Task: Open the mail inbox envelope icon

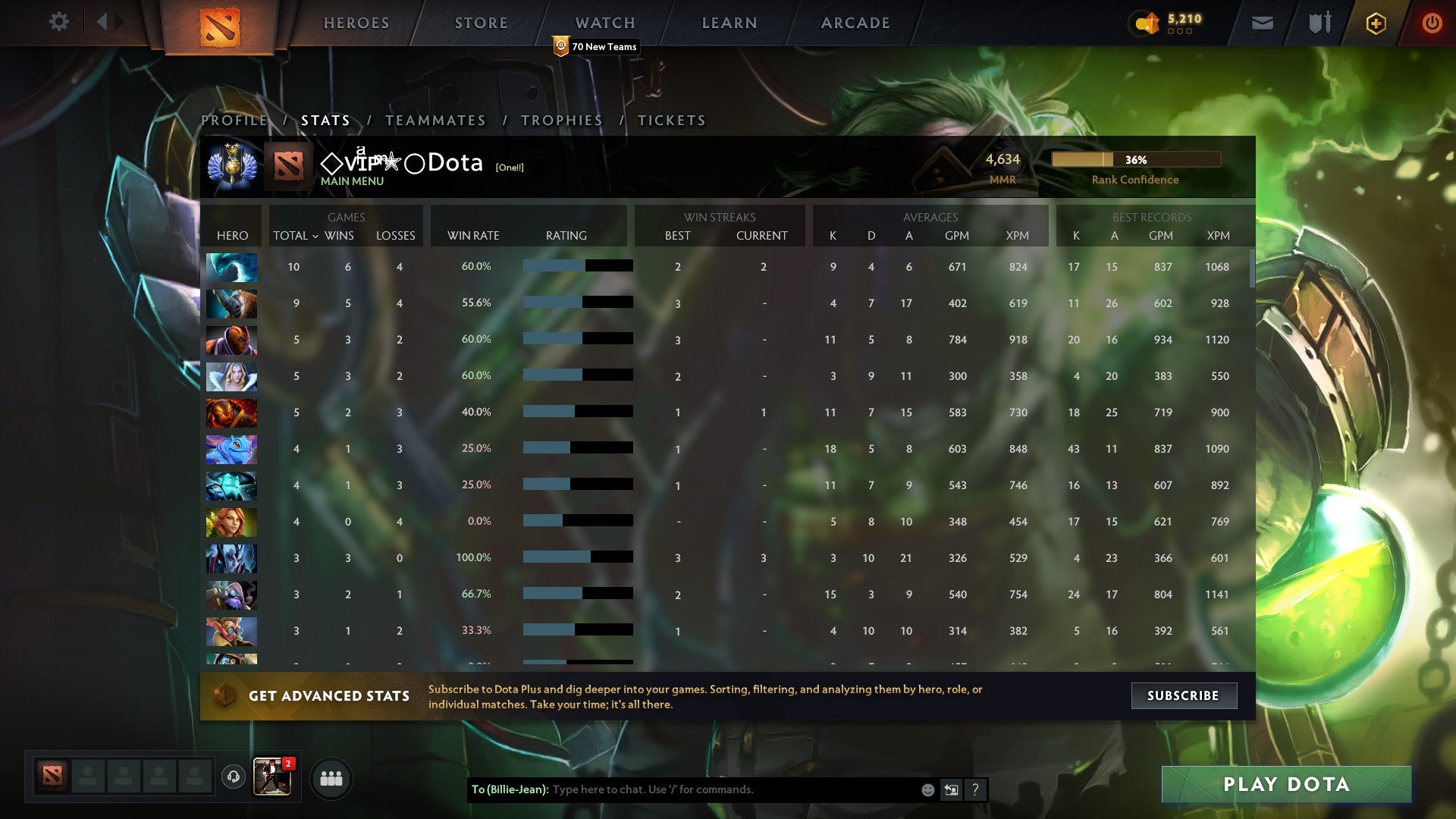Action: [x=1261, y=23]
